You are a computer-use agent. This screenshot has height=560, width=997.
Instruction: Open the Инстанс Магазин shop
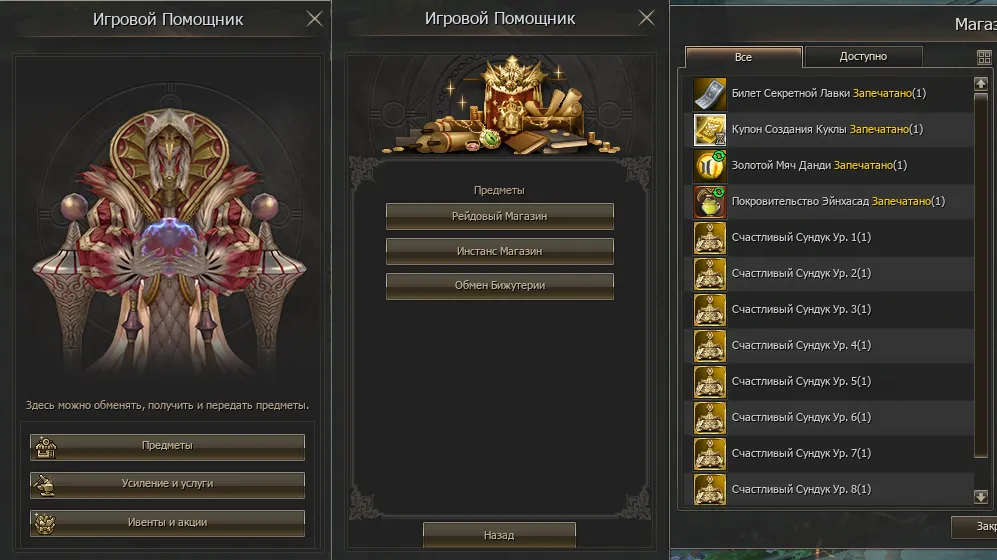(x=499, y=251)
